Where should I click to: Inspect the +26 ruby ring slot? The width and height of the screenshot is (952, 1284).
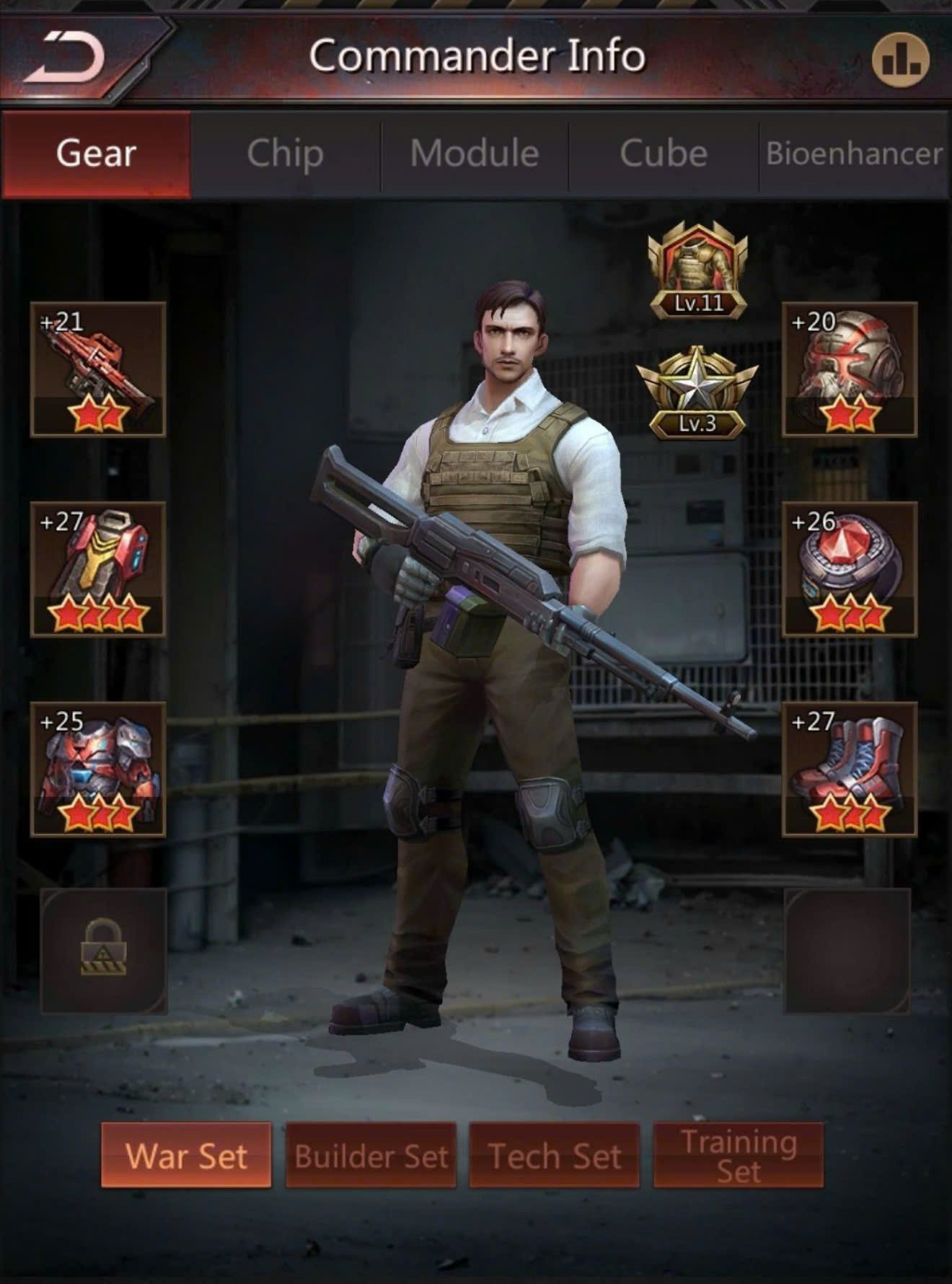click(850, 569)
